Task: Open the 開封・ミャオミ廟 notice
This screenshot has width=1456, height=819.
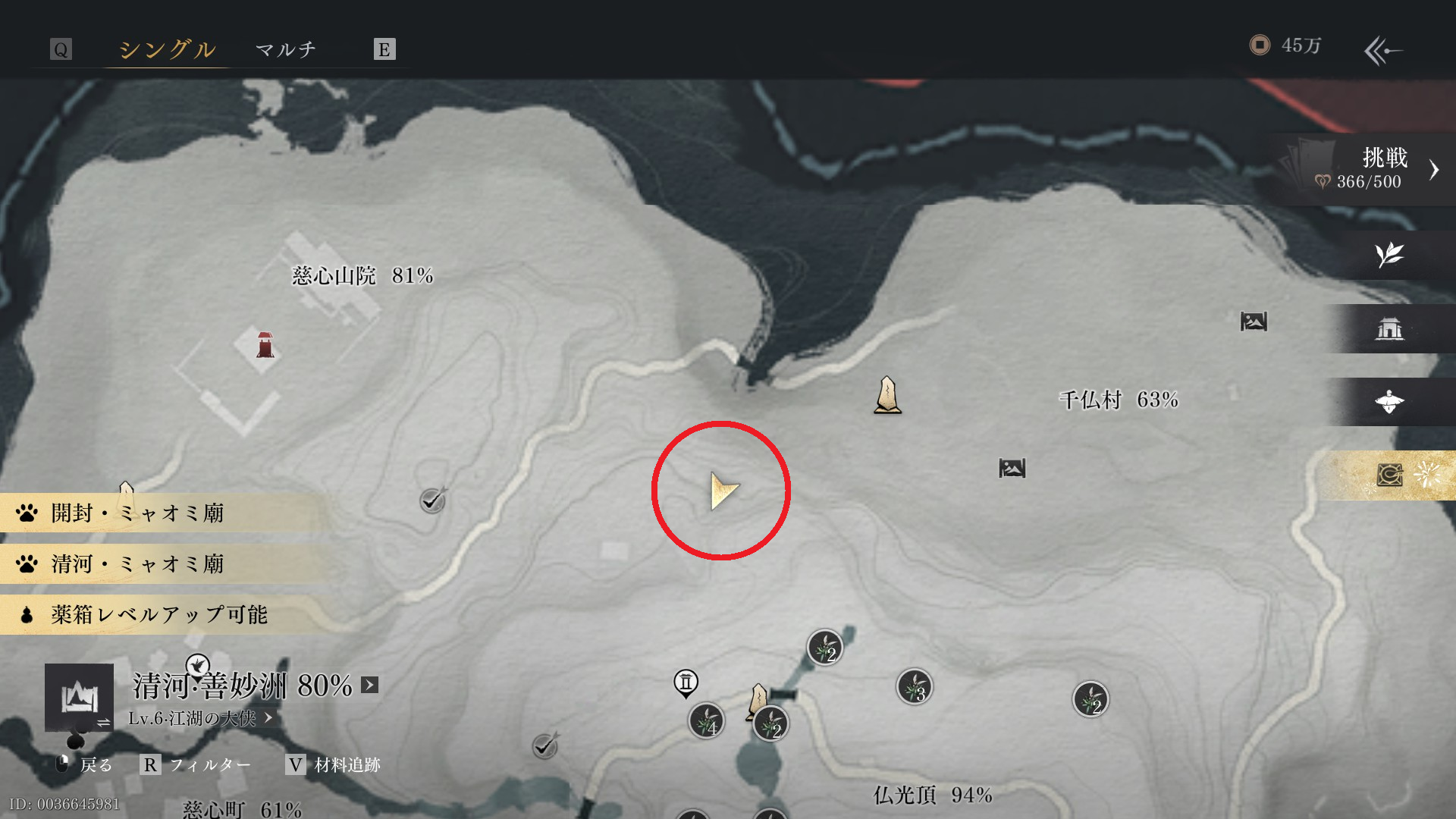Action: (138, 513)
